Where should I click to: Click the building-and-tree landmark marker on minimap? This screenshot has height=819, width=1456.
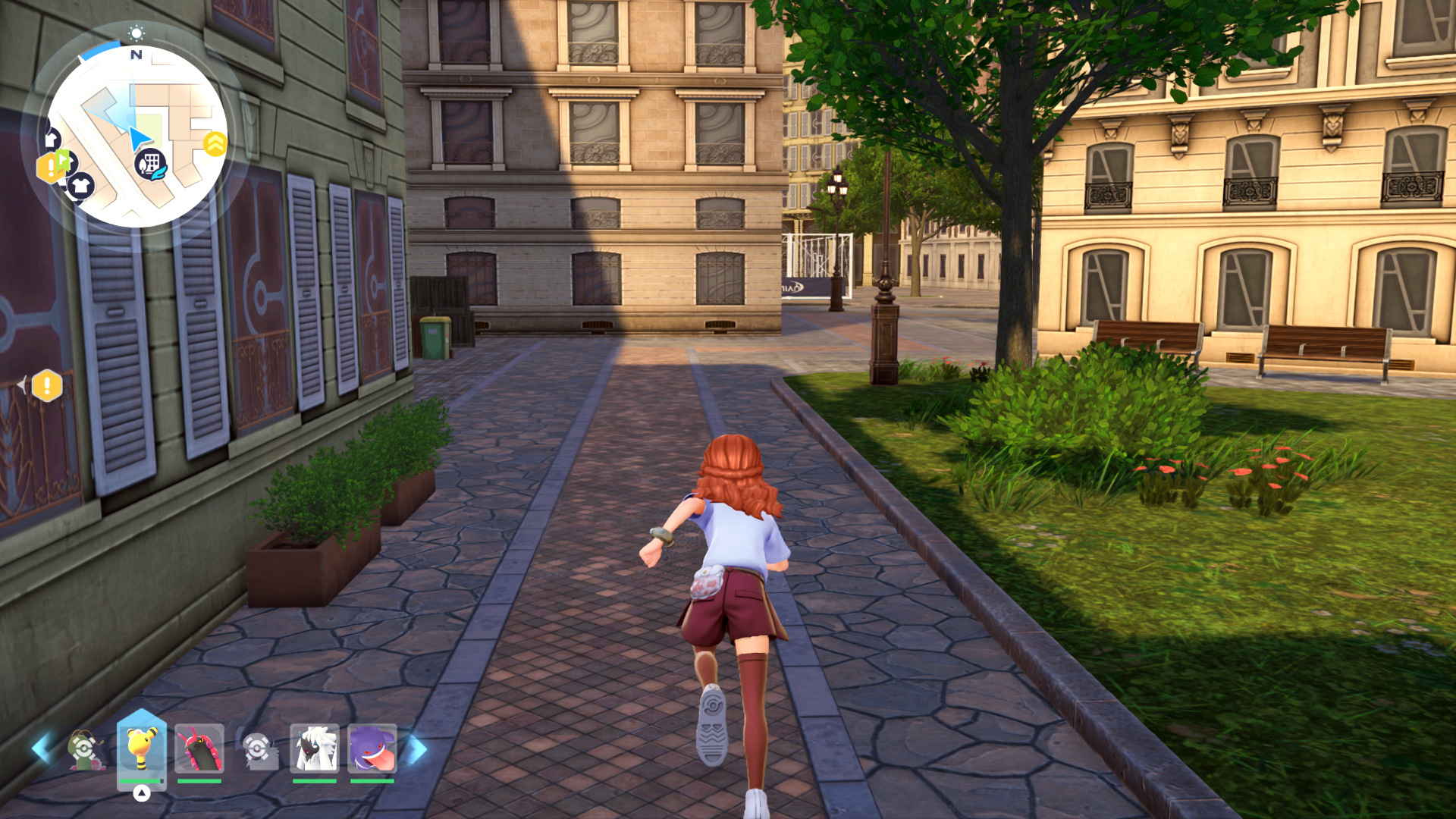pyautogui.click(x=150, y=164)
